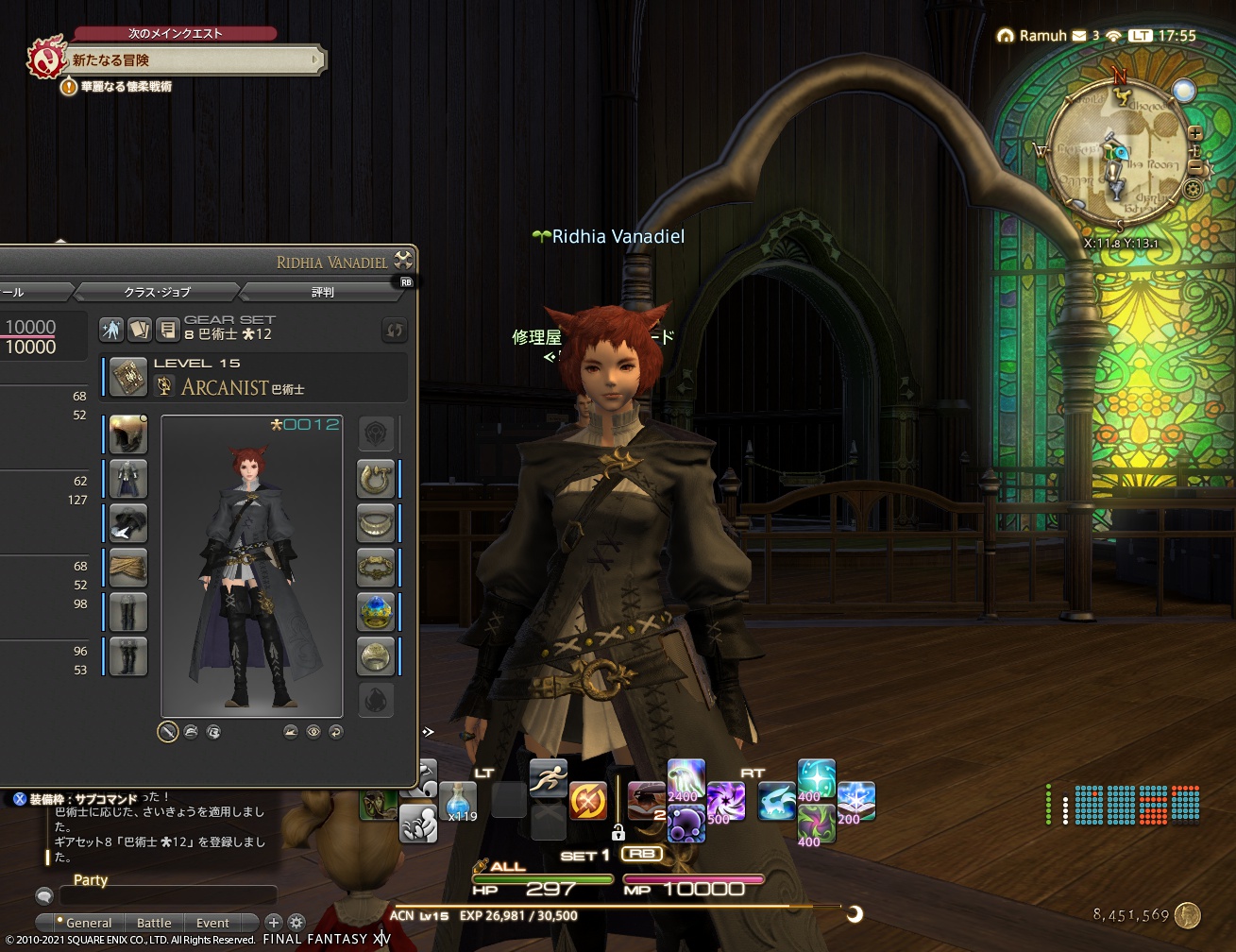Screen dimensions: 1236x952
Task: Click the attribute notes icon next to Gear Set
Action: (168, 329)
